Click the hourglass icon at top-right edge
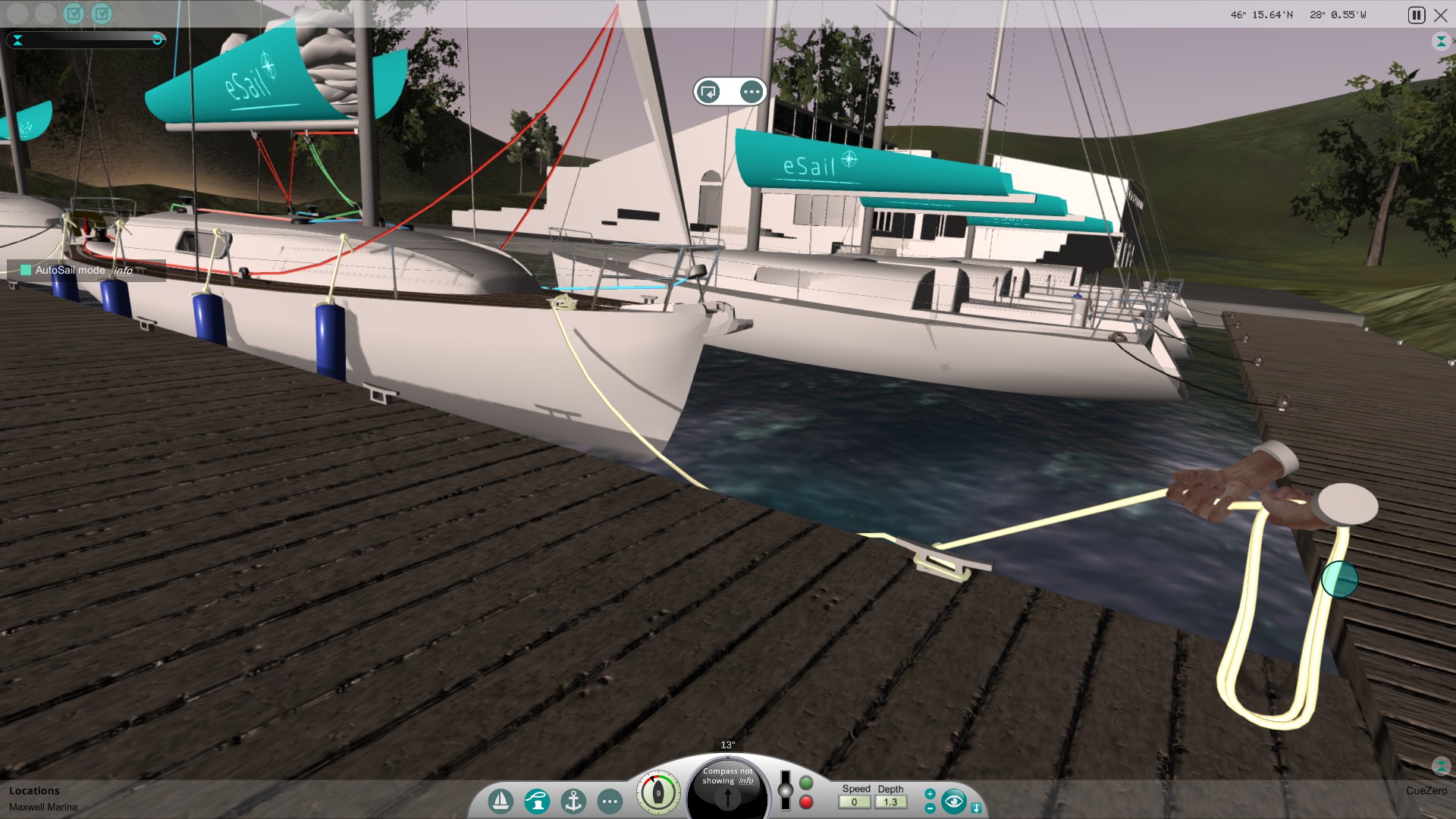This screenshot has width=1456, height=819. coord(1442,40)
